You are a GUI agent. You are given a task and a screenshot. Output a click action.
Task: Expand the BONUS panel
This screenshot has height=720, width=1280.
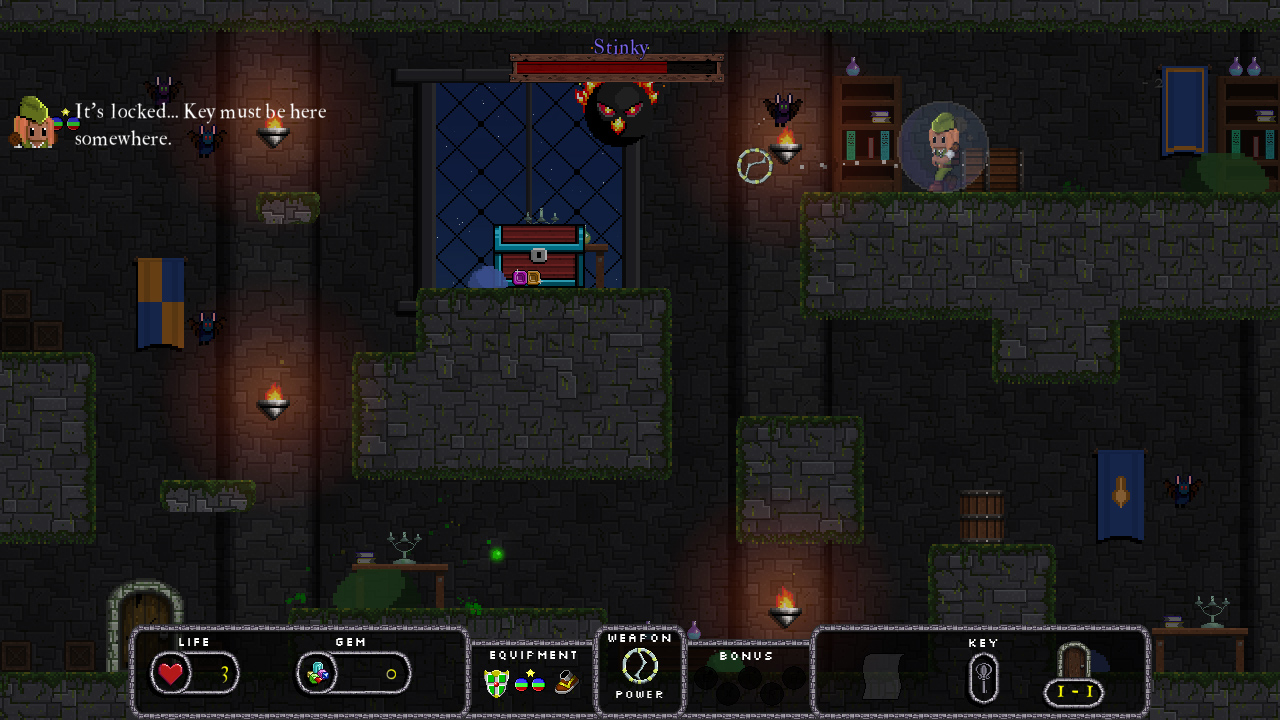[748, 657]
